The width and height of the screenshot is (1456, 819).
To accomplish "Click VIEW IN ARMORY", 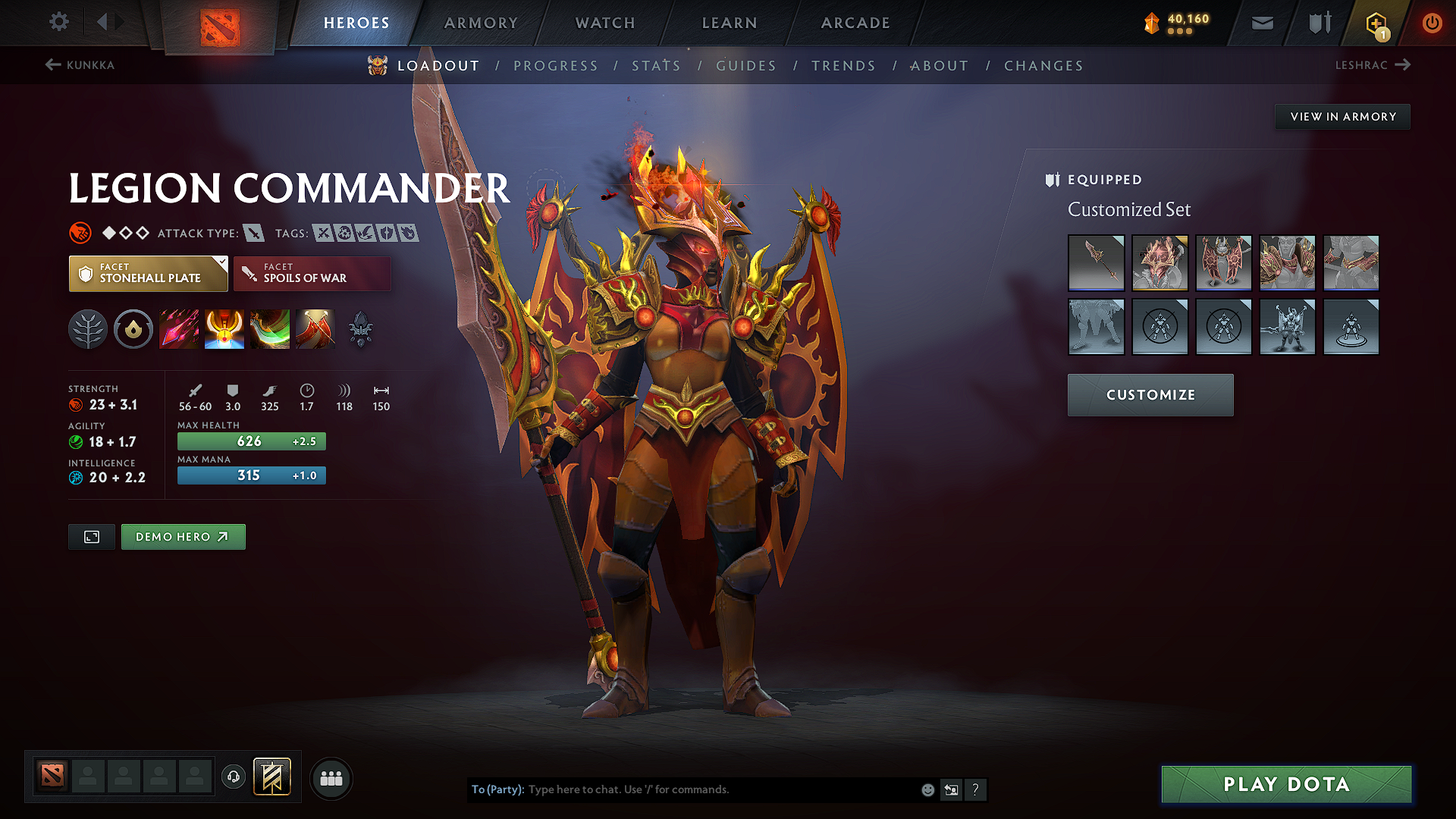I will [x=1342, y=116].
